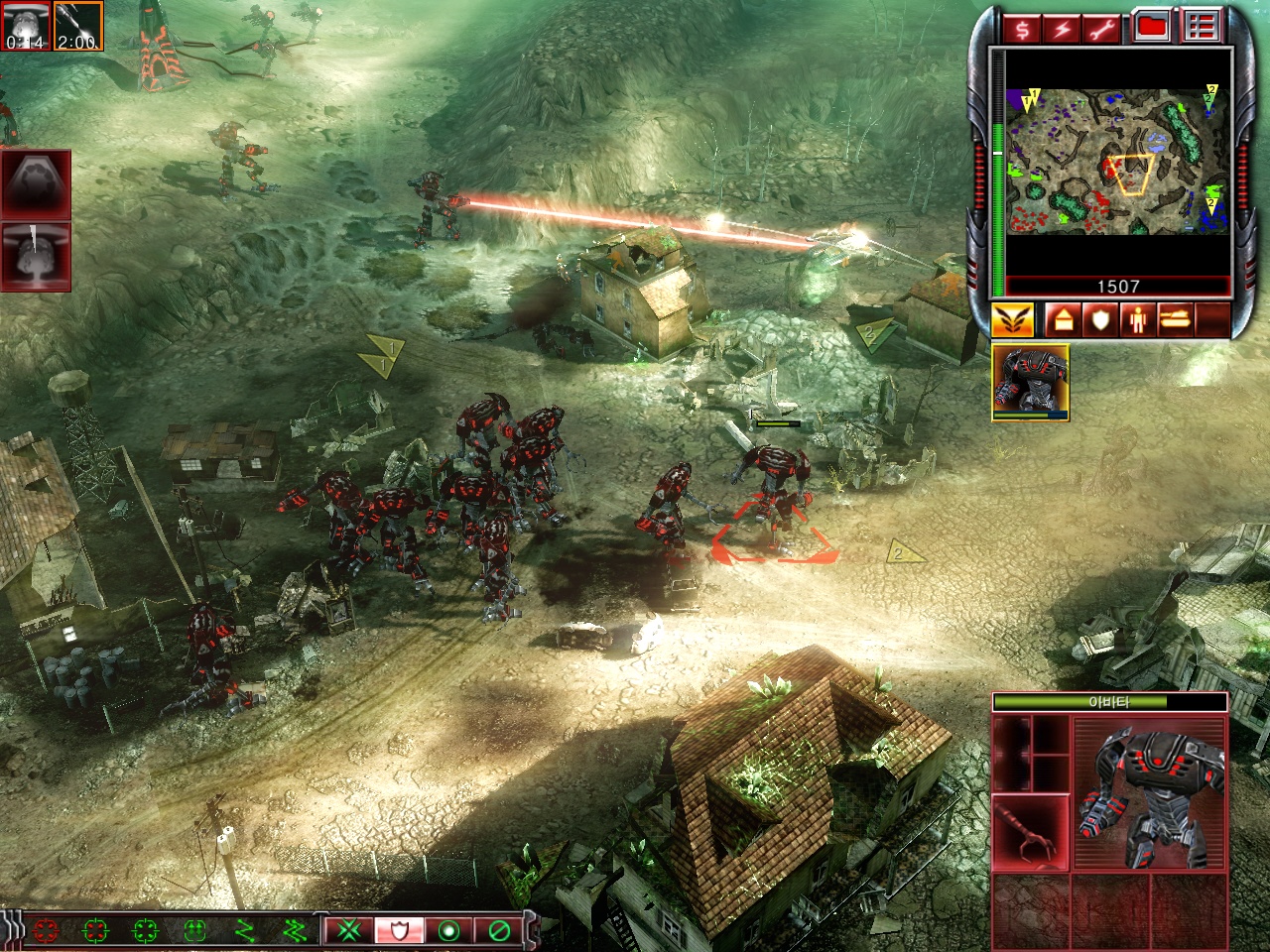This screenshot has width=1270, height=952.
Task: Select the green circle hold ground stance
Action: pyautogui.click(x=449, y=930)
